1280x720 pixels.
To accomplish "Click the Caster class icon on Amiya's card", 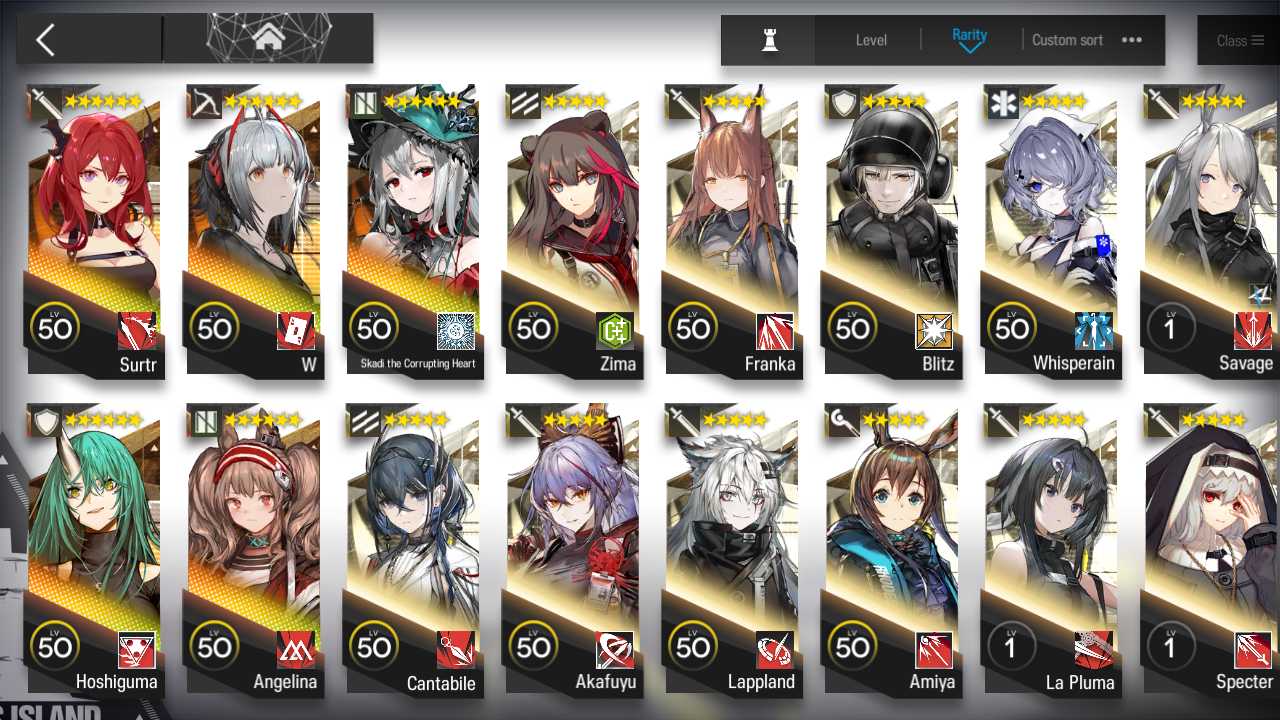I will coord(841,421).
